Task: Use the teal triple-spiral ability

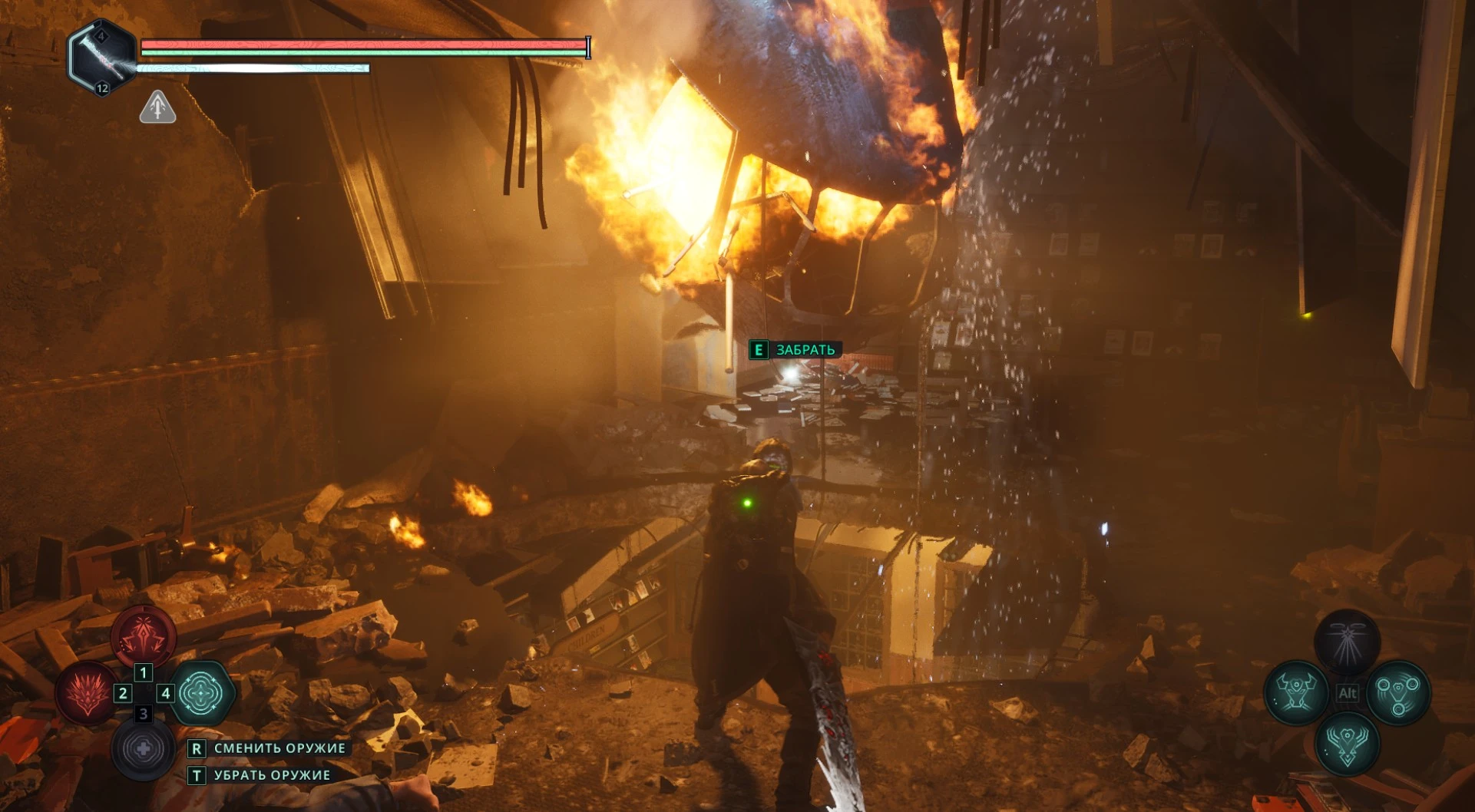Action: pos(1398,693)
